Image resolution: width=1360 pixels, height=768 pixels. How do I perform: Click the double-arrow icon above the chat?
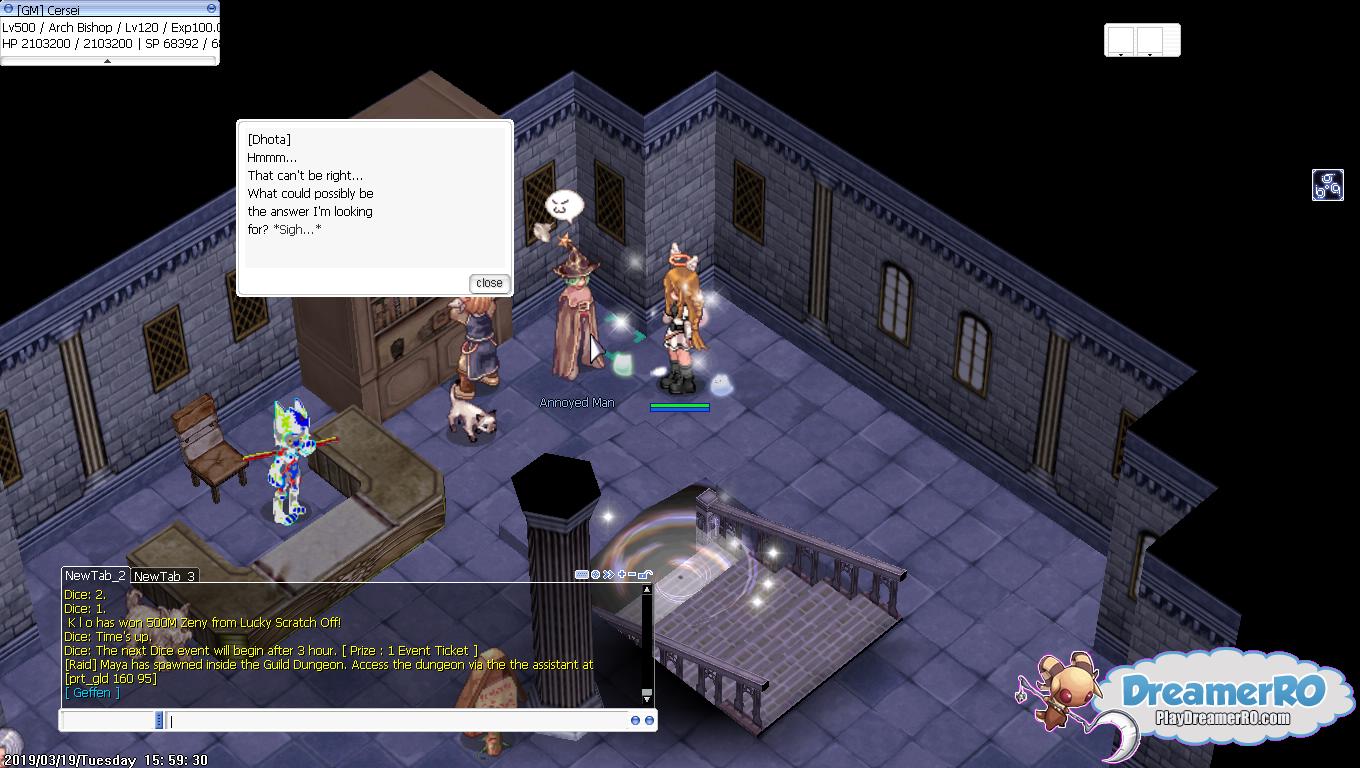(x=608, y=575)
